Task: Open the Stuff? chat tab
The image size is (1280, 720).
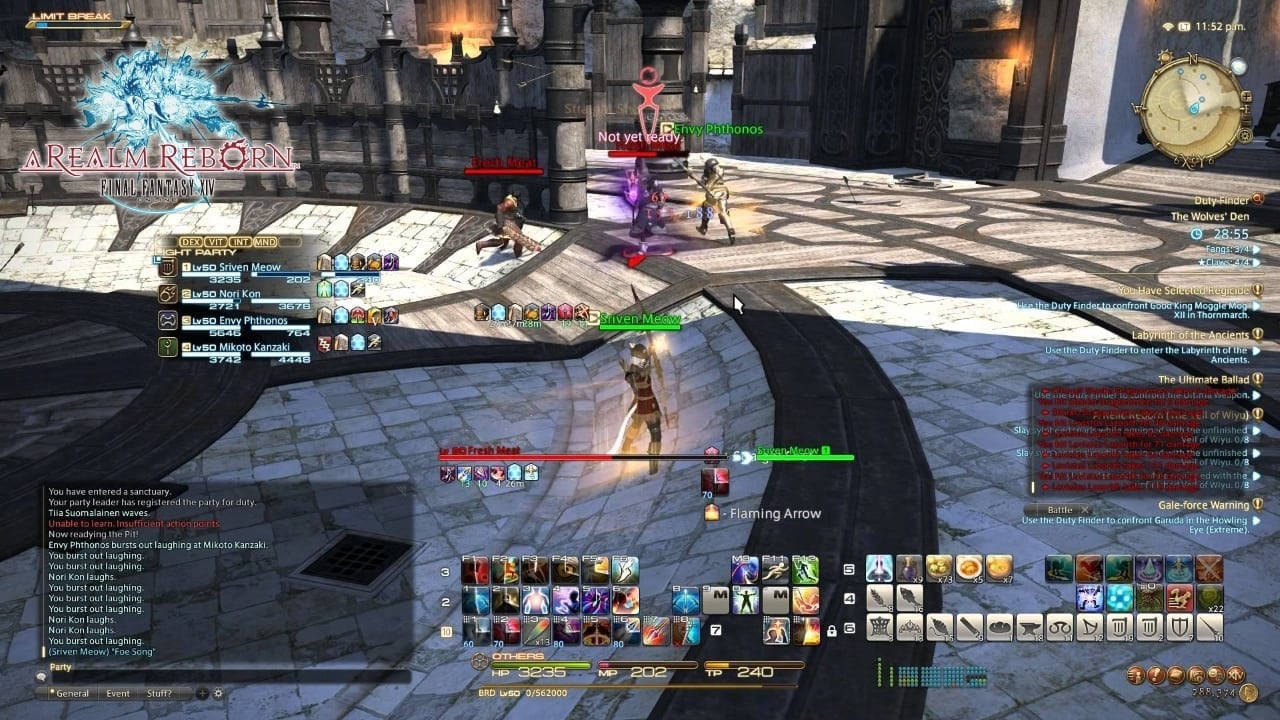Action: click(x=158, y=693)
